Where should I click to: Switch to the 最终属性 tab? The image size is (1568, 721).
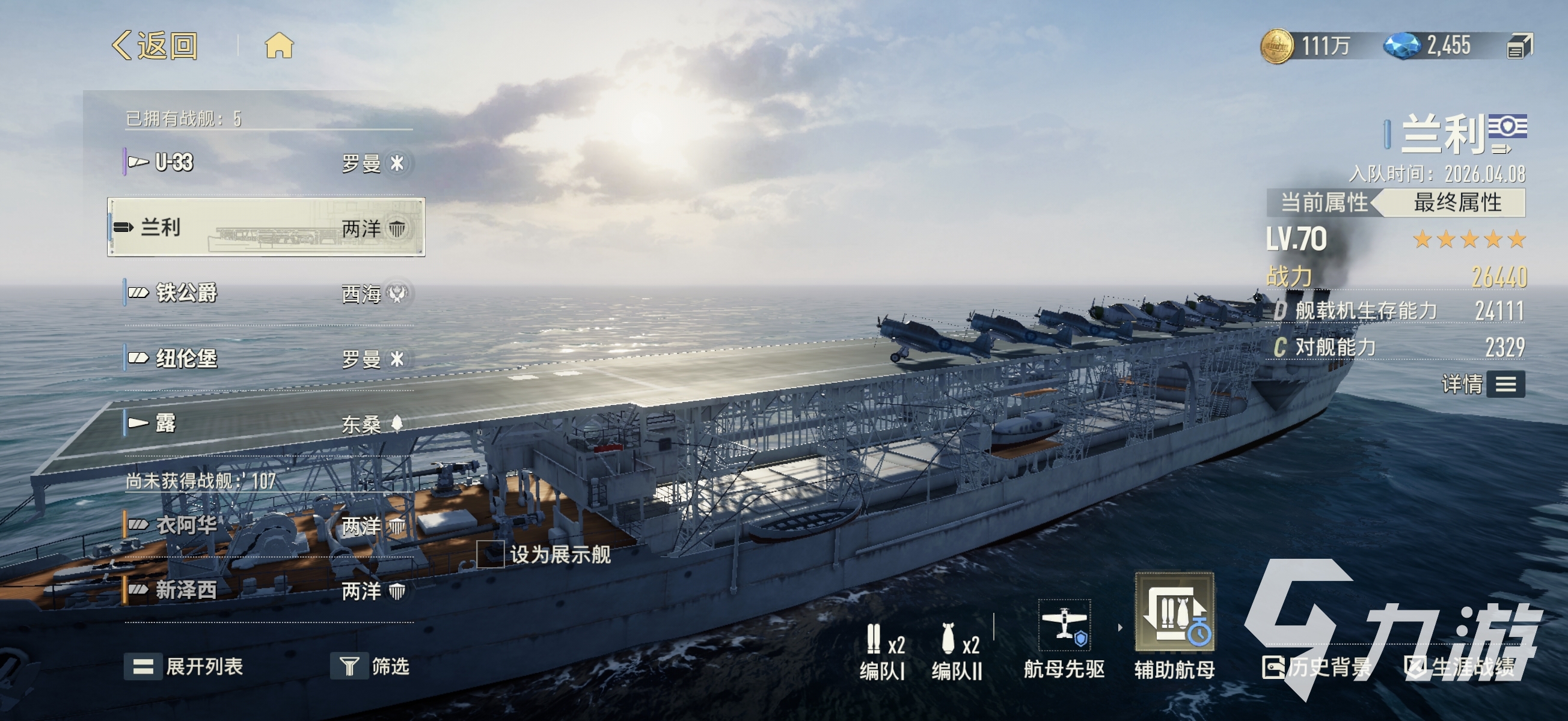click(1457, 202)
